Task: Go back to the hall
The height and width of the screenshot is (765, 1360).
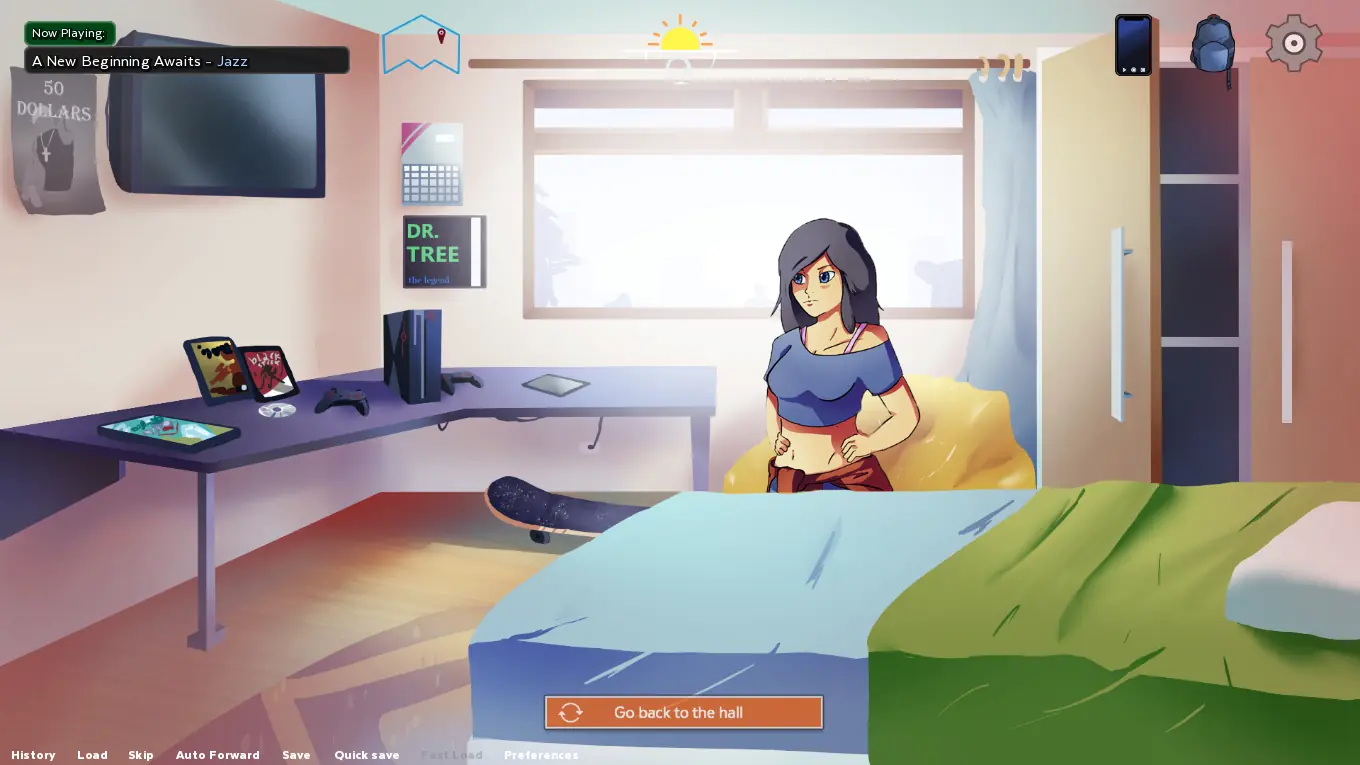Action: tap(683, 712)
